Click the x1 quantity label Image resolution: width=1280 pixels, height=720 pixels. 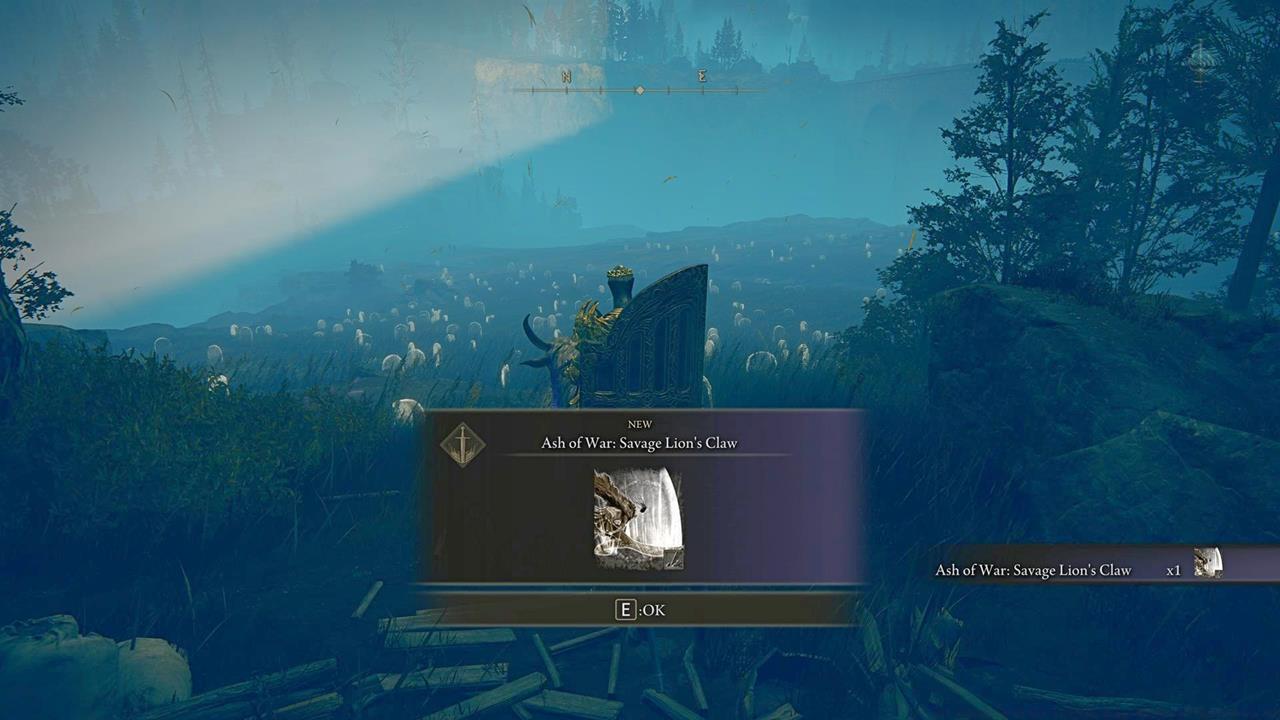[x=1174, y=569]
